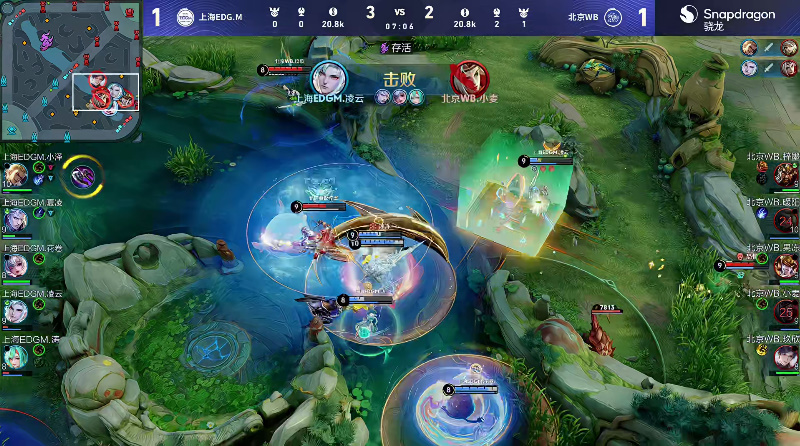800x446 pixels.
Task: Click the killer portrait in kill banner
Action: 327,78
